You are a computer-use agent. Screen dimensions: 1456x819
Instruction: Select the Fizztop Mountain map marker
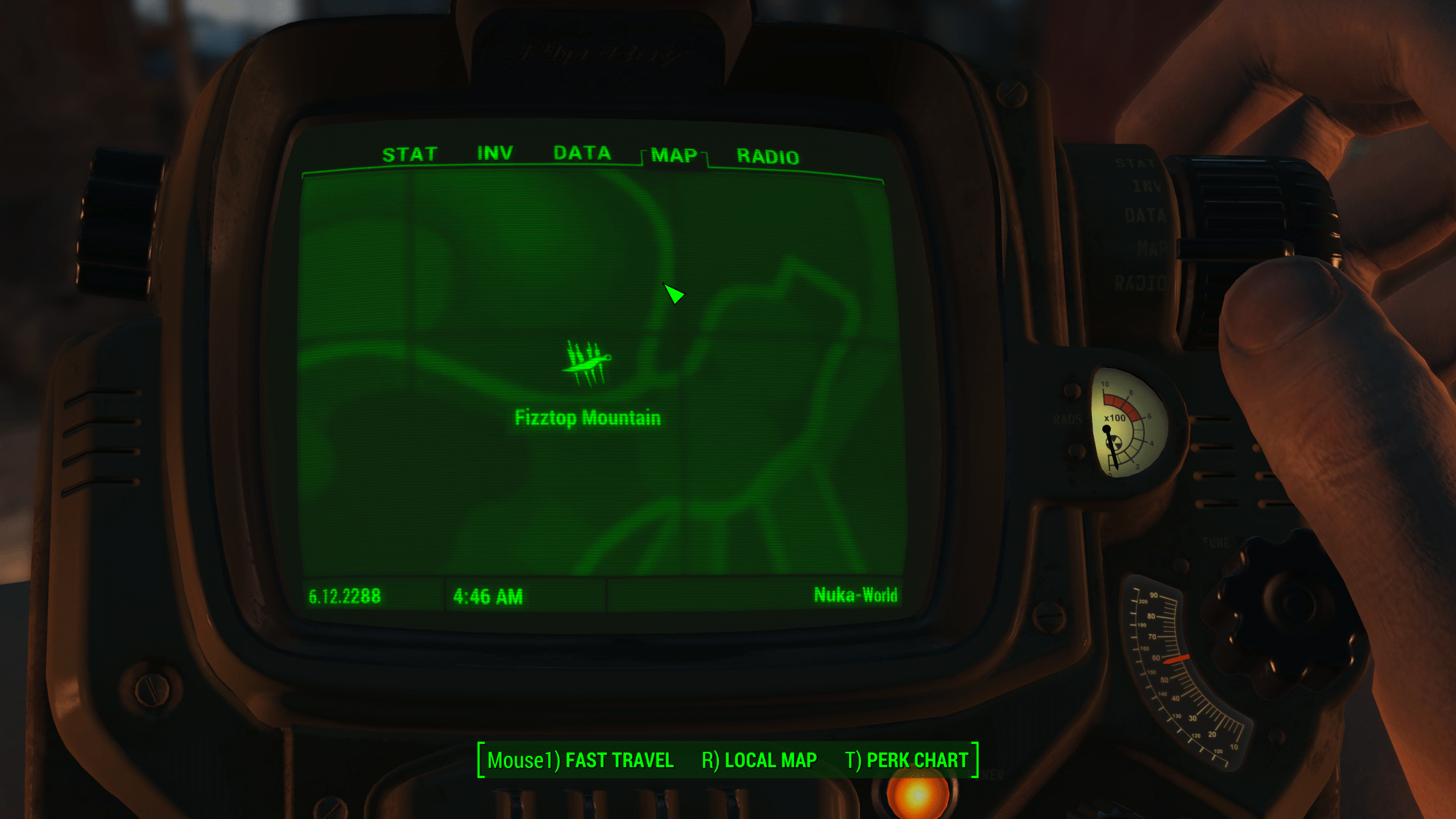[587, 364]
